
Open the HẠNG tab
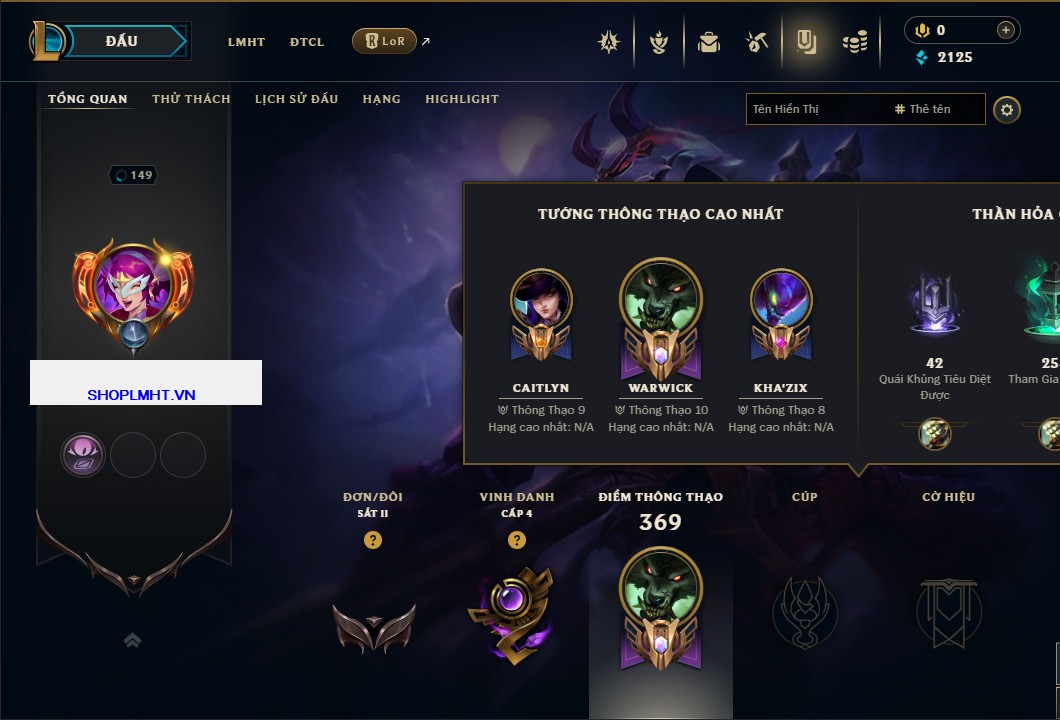381,99
